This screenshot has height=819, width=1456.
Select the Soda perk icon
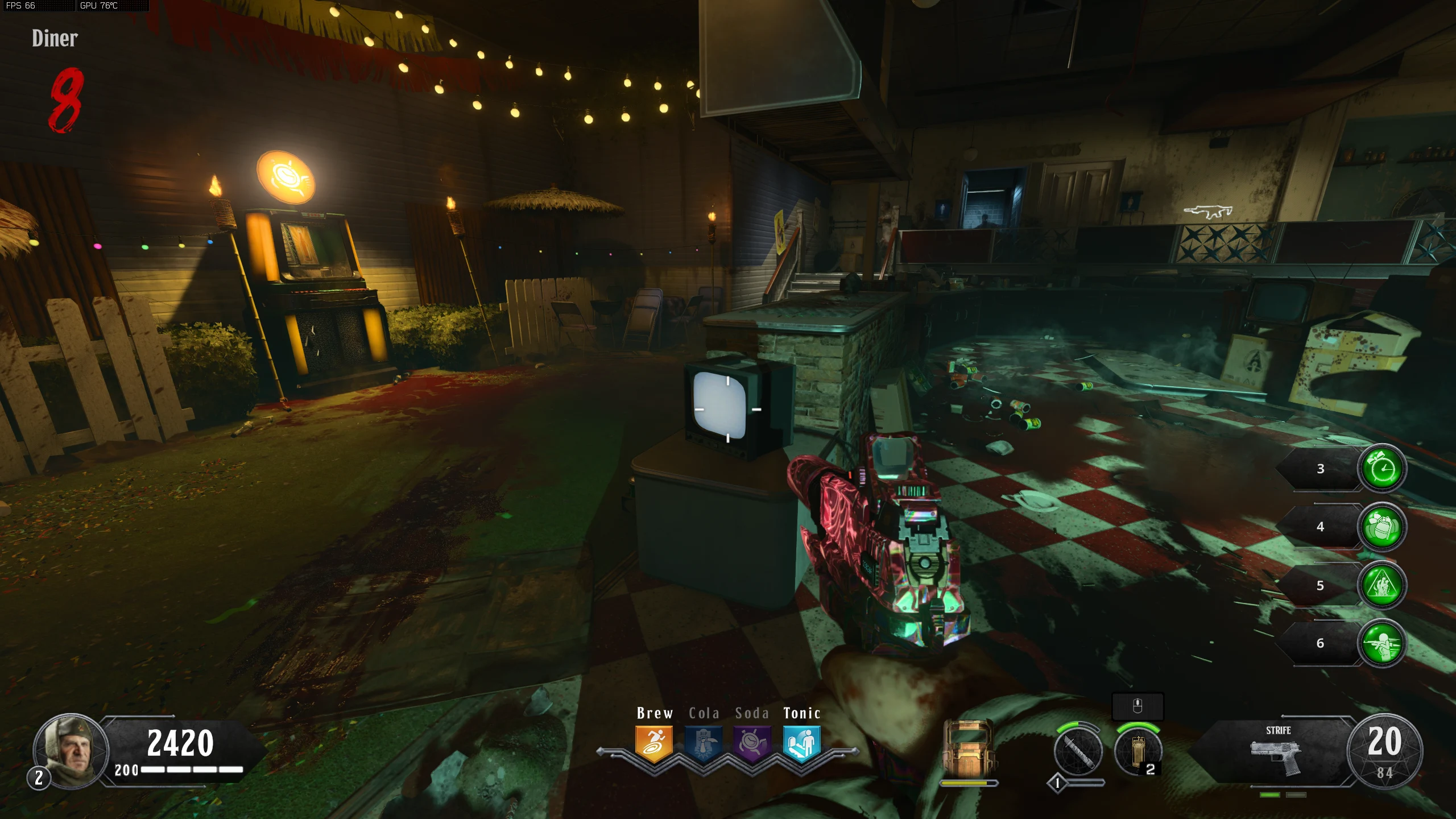tap(752, 743)
